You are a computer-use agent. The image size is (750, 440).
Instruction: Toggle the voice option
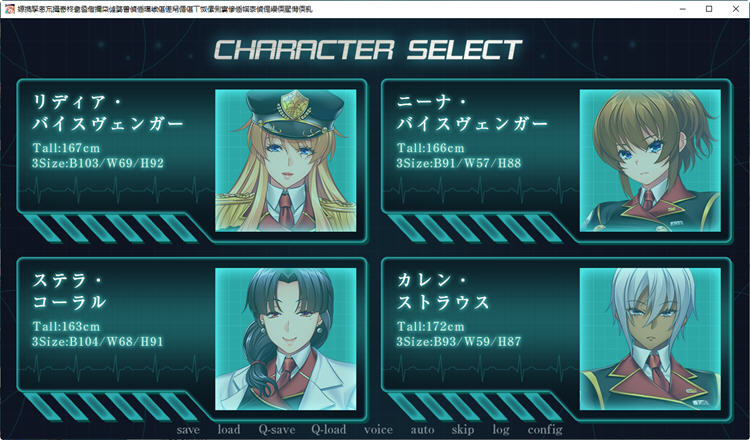[378, 429]
